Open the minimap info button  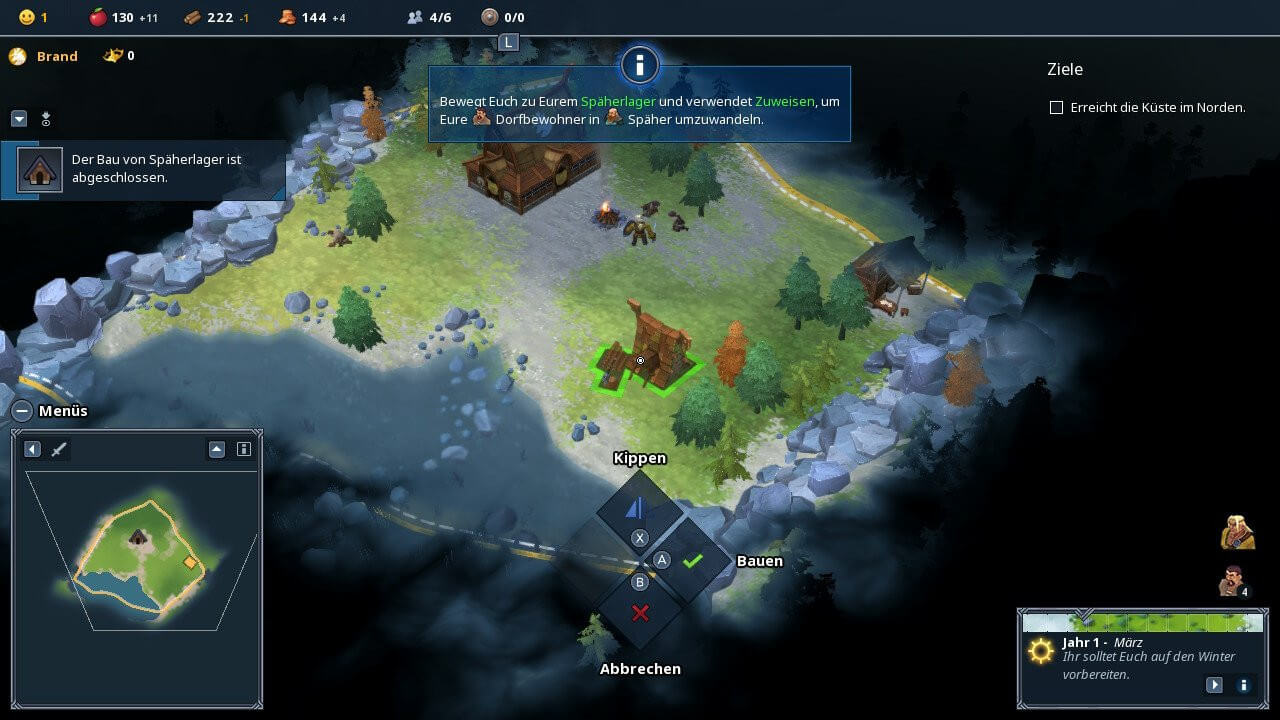243,450
